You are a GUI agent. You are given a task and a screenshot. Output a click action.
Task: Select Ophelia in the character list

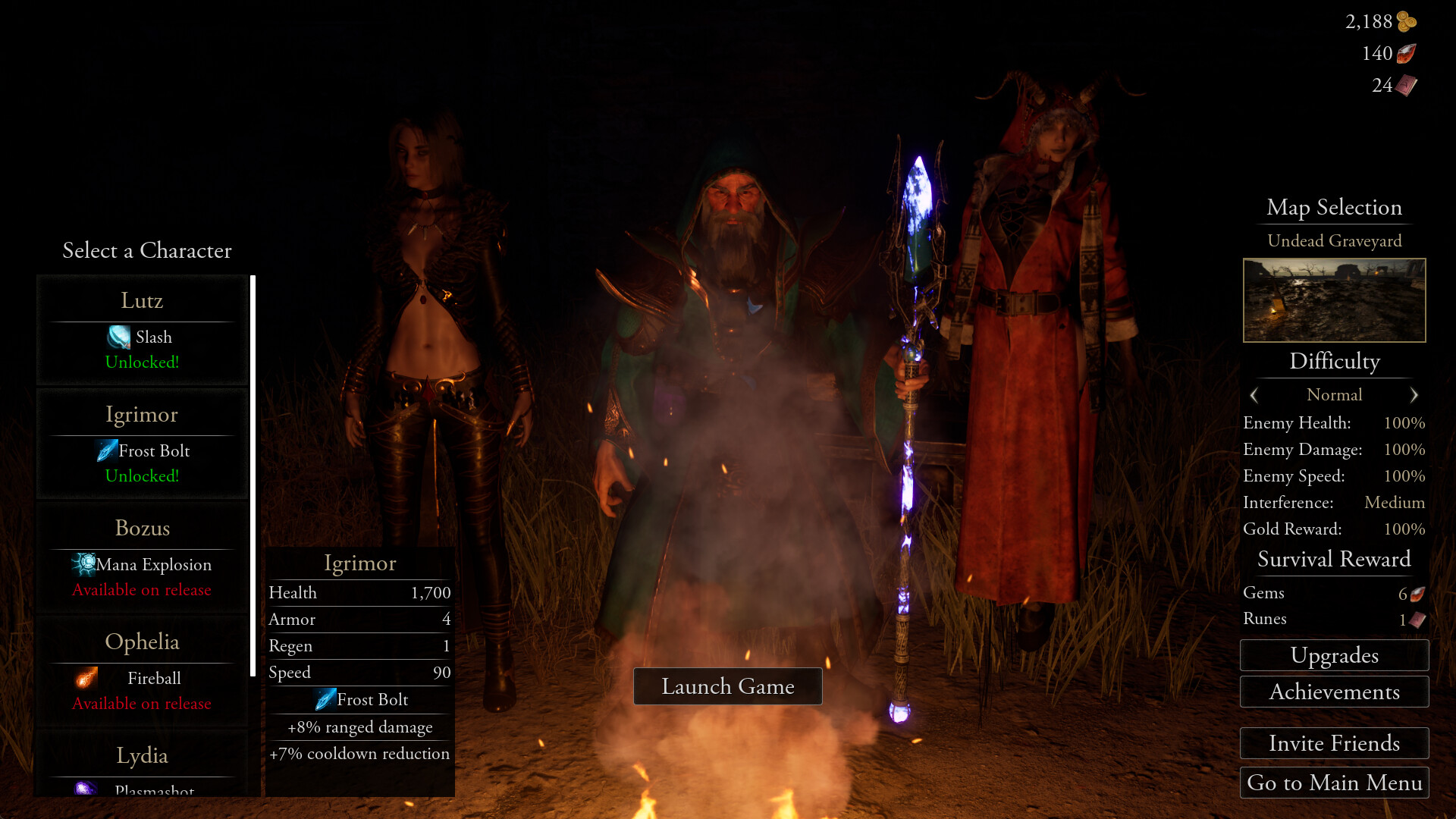tap(142, 642)
